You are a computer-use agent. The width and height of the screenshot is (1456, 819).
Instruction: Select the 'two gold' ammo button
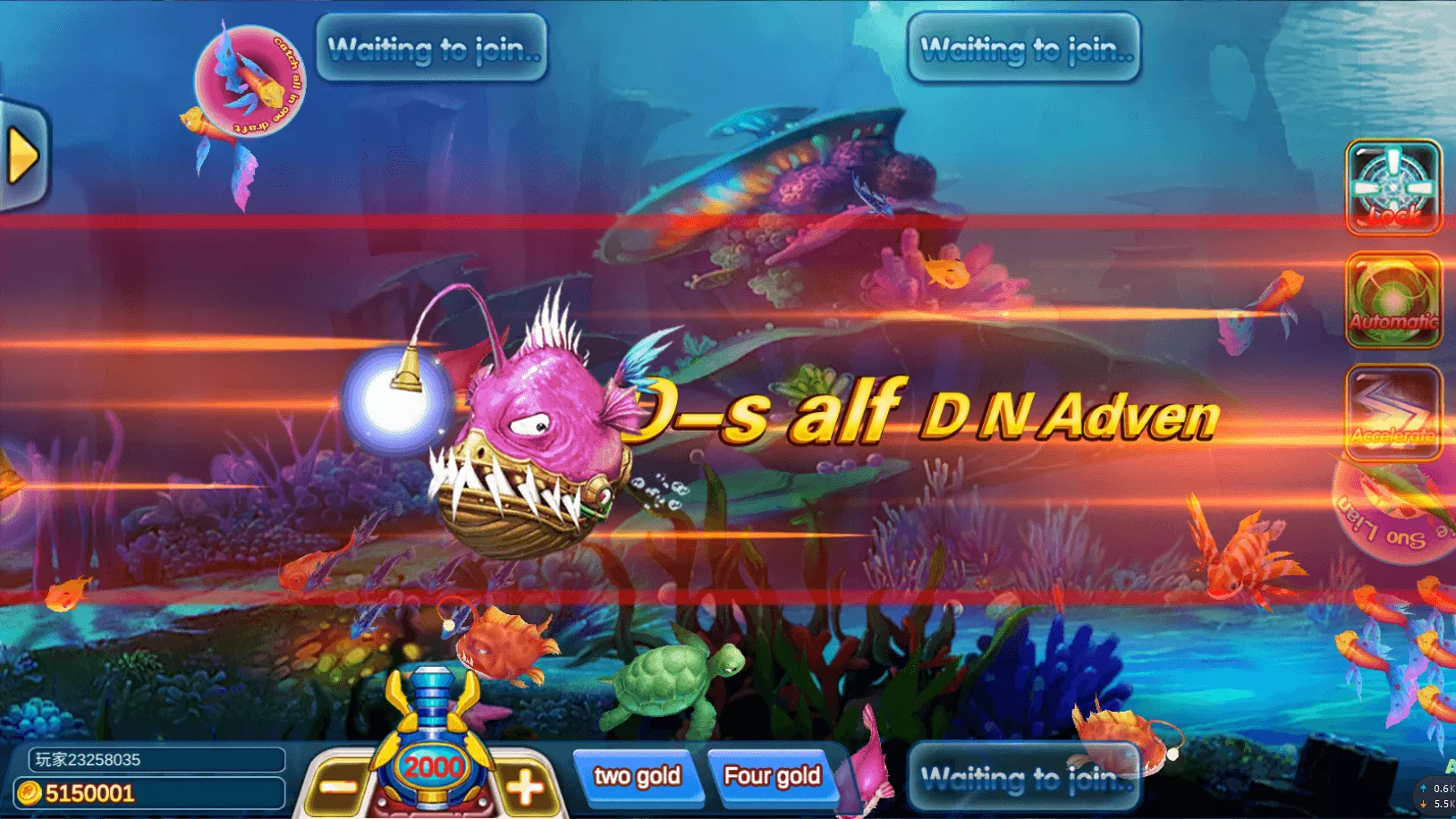click(x=639, y=776)
